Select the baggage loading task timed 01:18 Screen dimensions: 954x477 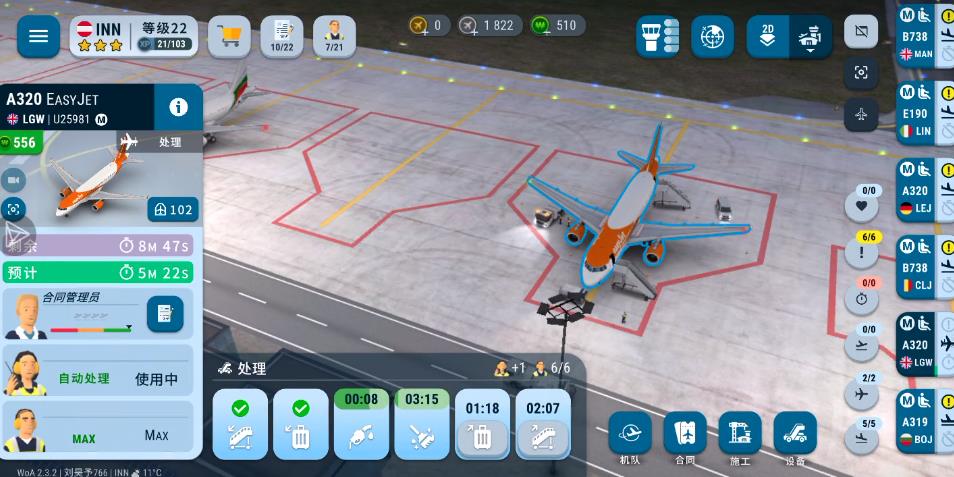point(482,424)
